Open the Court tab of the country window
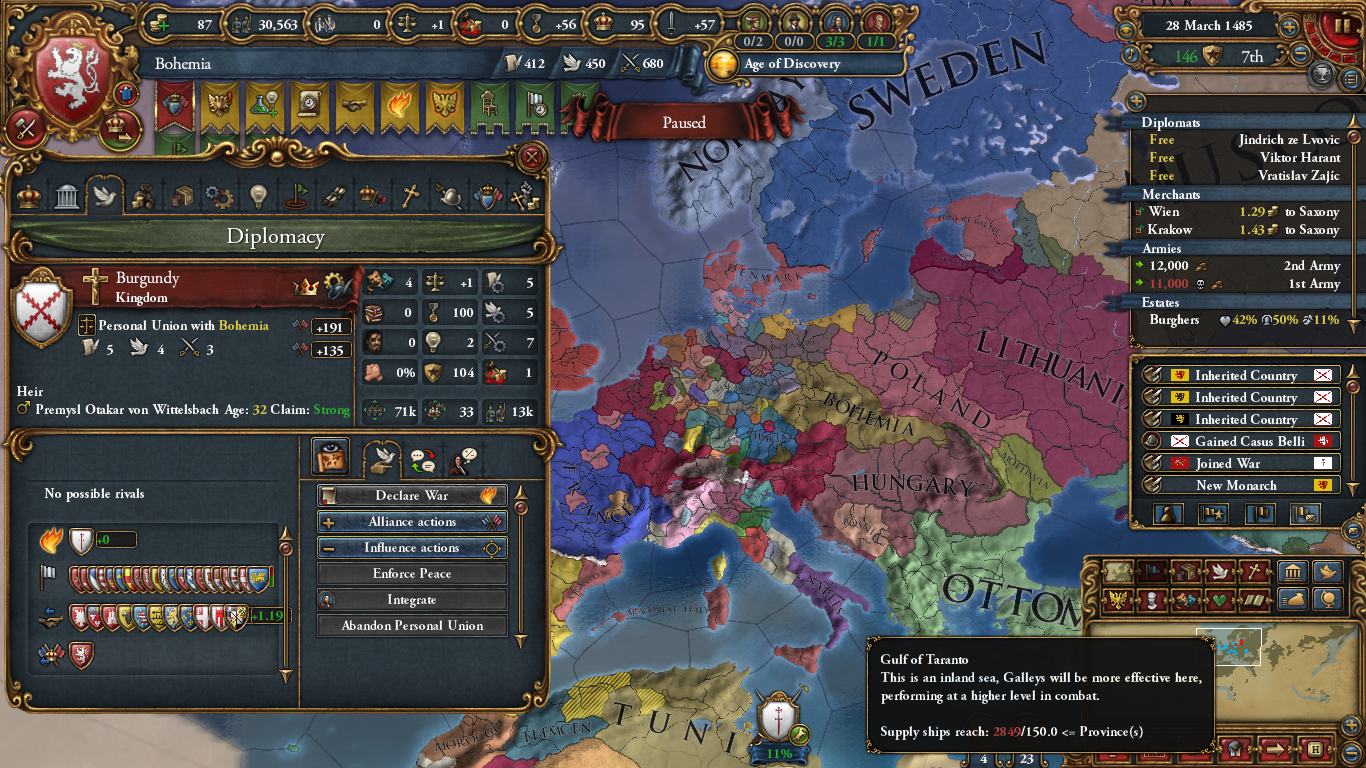 [27, 195]
